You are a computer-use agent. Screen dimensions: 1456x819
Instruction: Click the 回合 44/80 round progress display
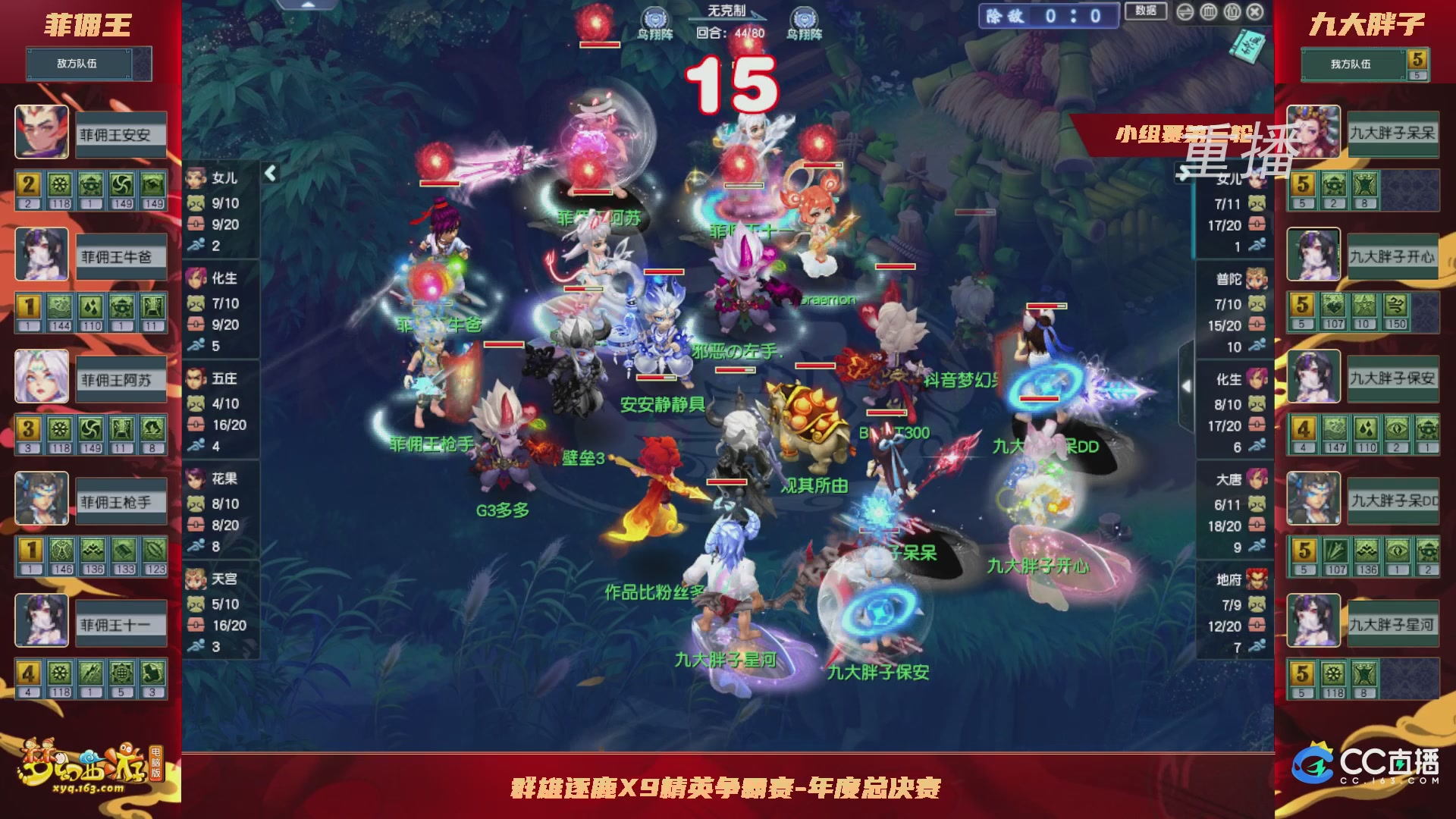(x=726, y=33)
